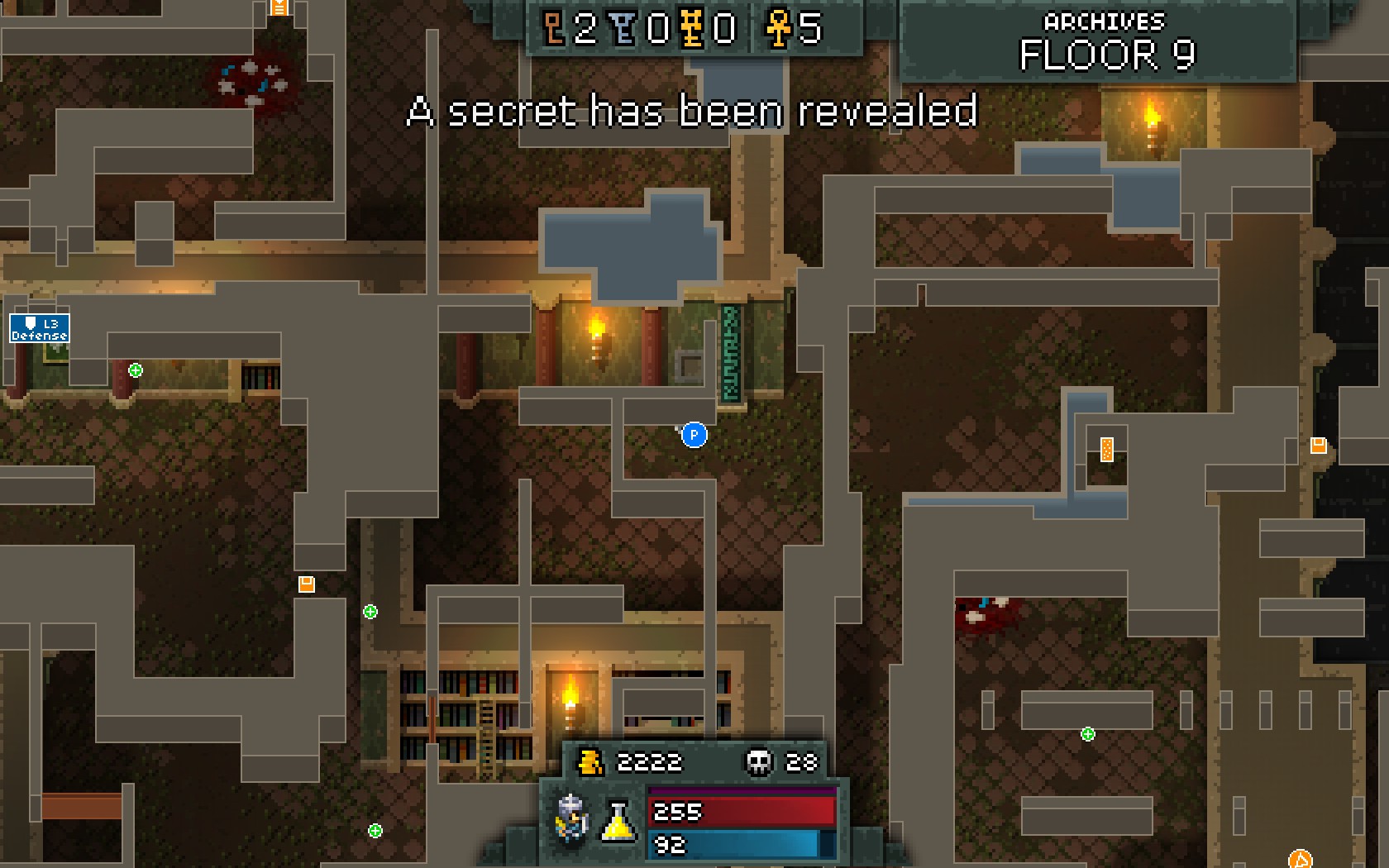
Task: Click the L3 Defense map marker
Action: (x=40, y=328)
